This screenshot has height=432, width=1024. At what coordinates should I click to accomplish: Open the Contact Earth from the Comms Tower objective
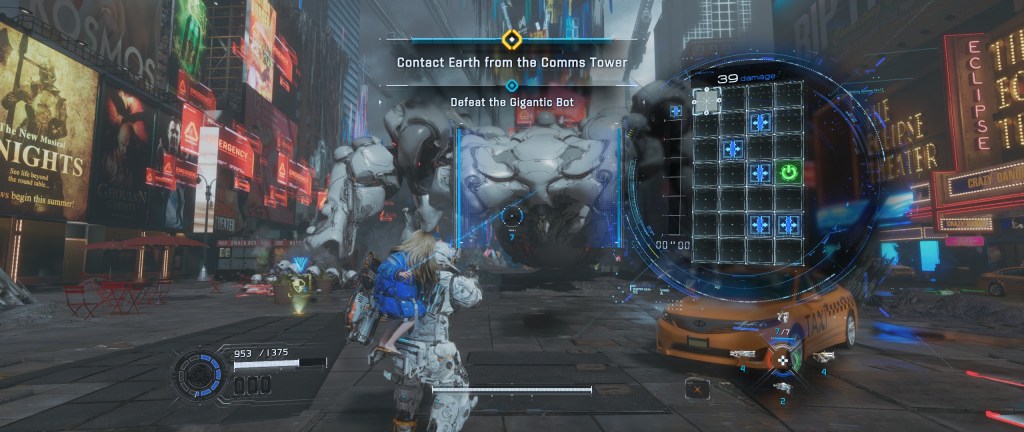[511, 62]
